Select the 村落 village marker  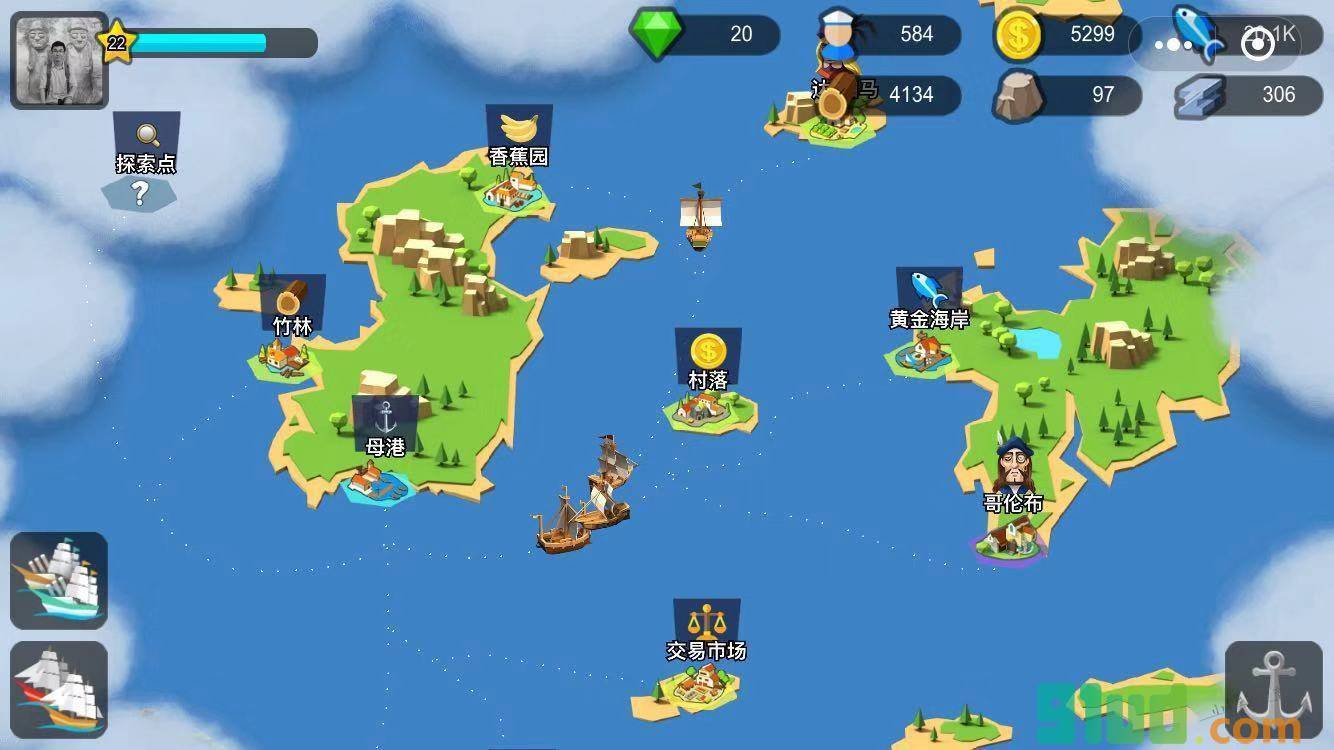[x=708, y=358]
